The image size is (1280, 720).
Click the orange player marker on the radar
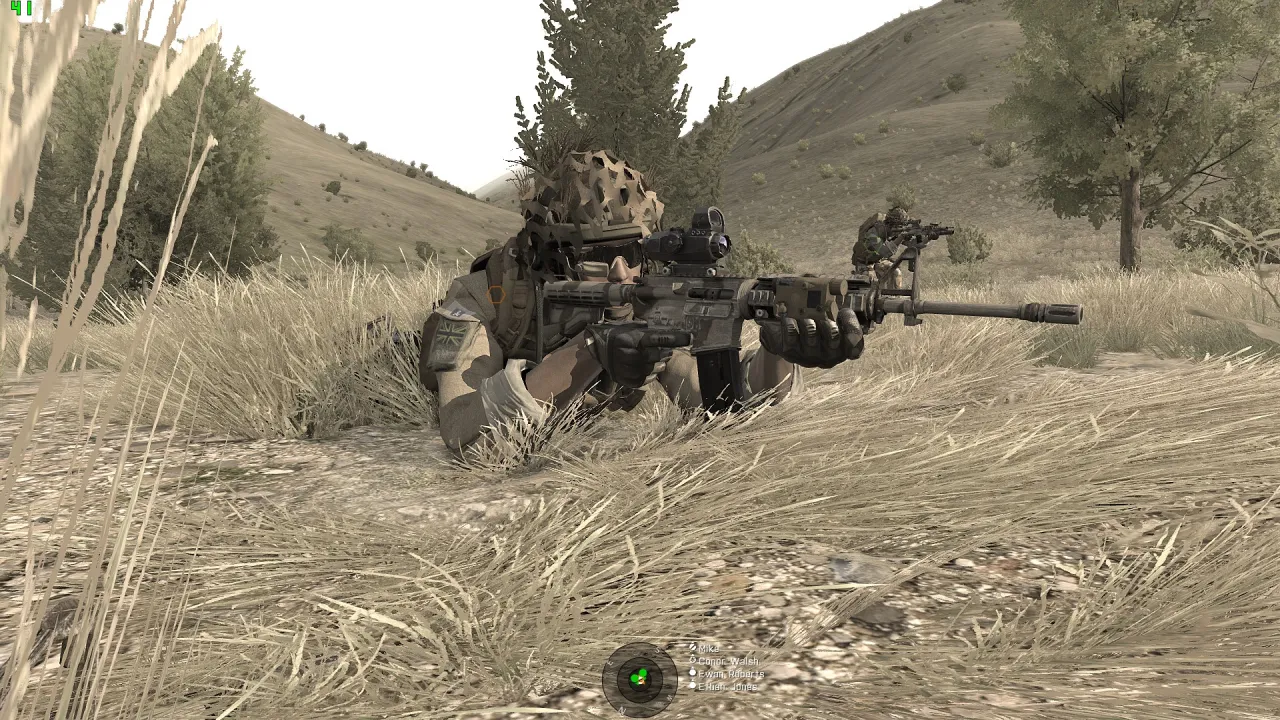(641, 681)
